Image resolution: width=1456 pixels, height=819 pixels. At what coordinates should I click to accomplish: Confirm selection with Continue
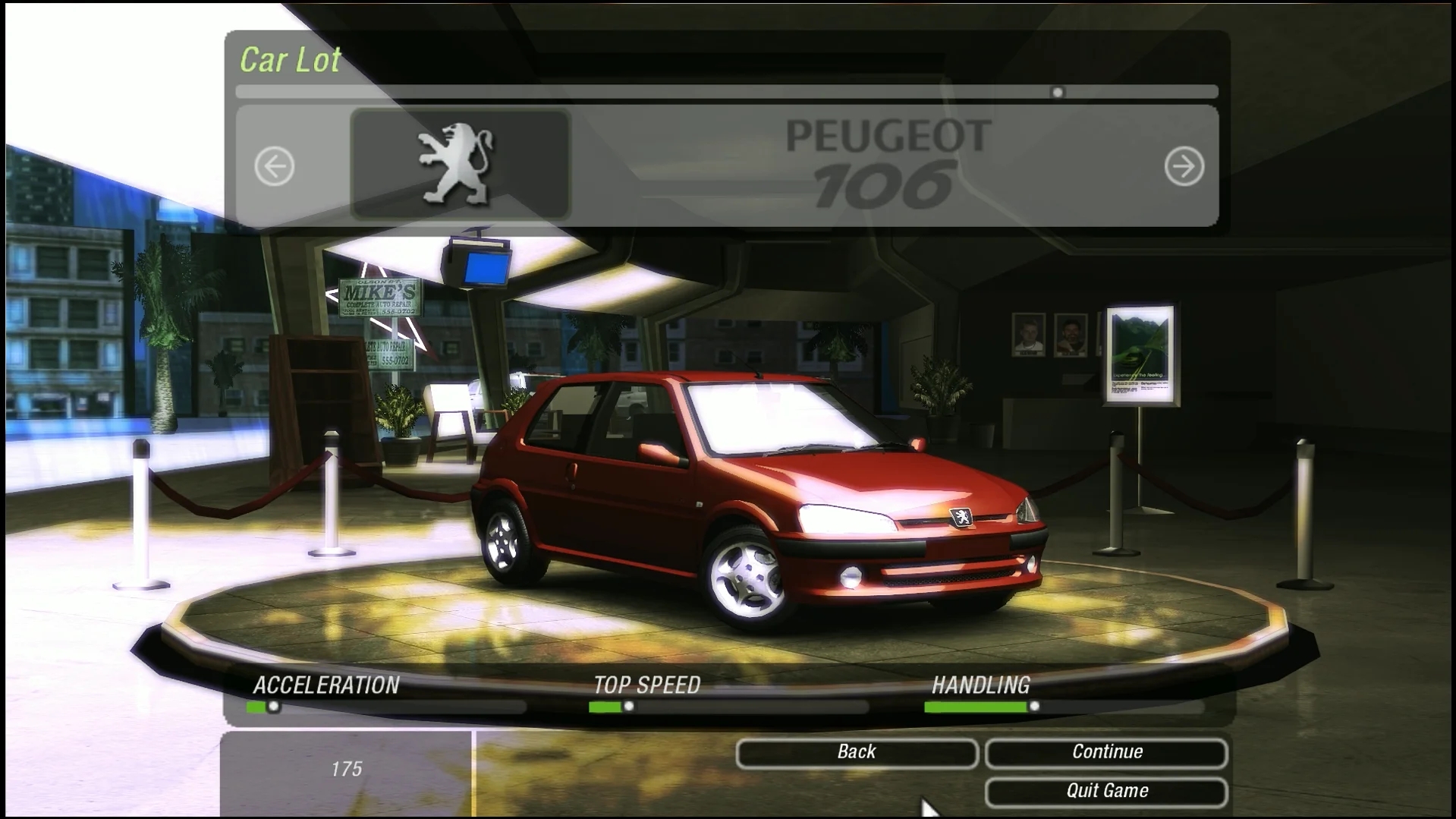[x=1106, y=752]
